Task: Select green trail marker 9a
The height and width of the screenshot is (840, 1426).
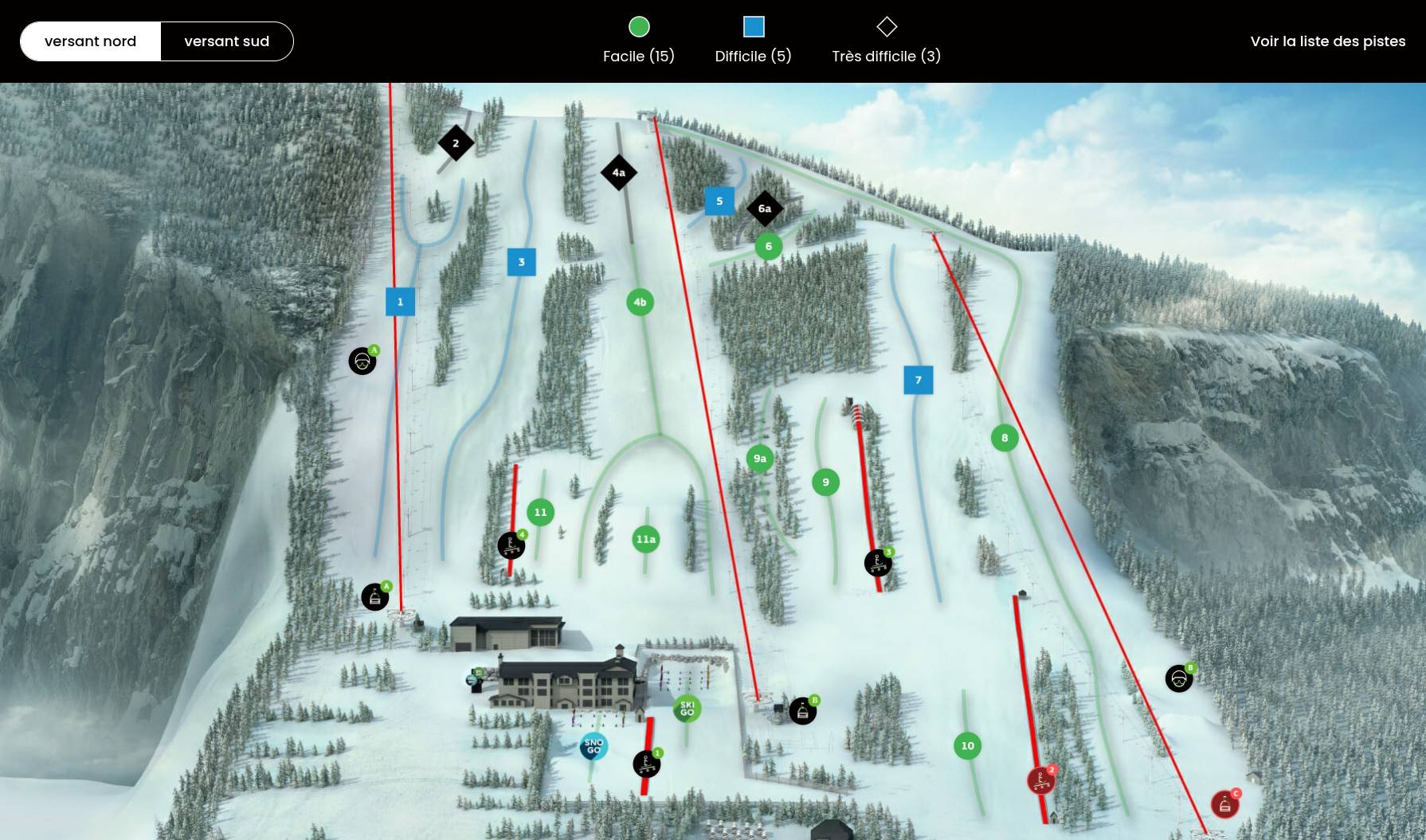Action: [760, 459]
